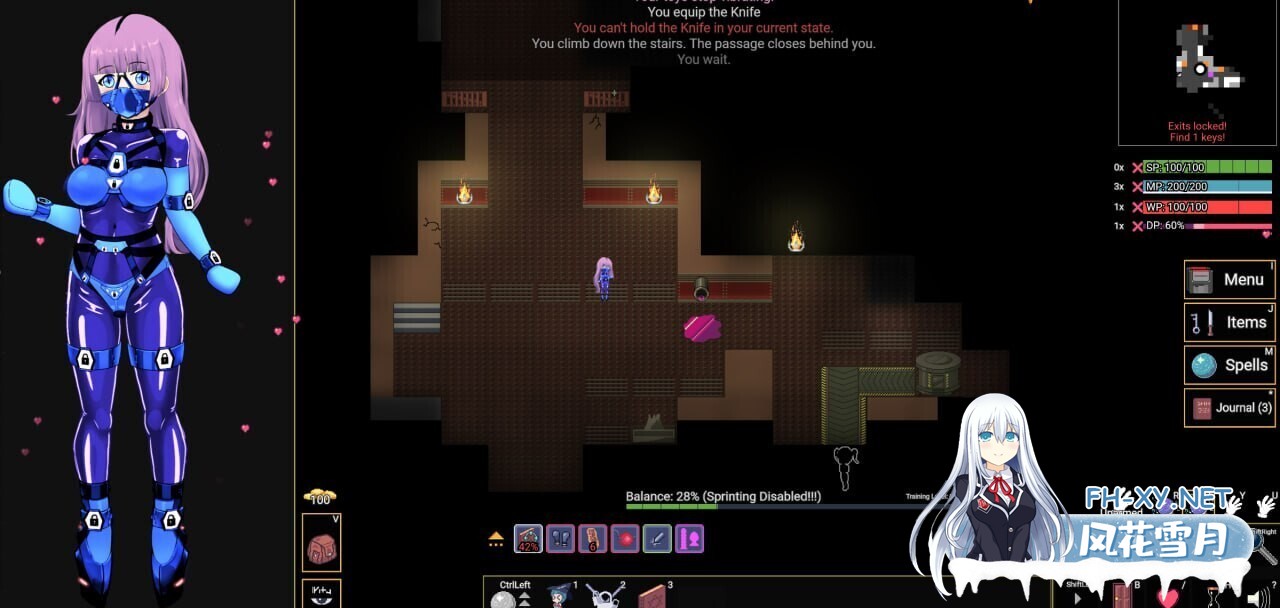
Task: Select the red orb status icon
Action: [x=625, y=539]
